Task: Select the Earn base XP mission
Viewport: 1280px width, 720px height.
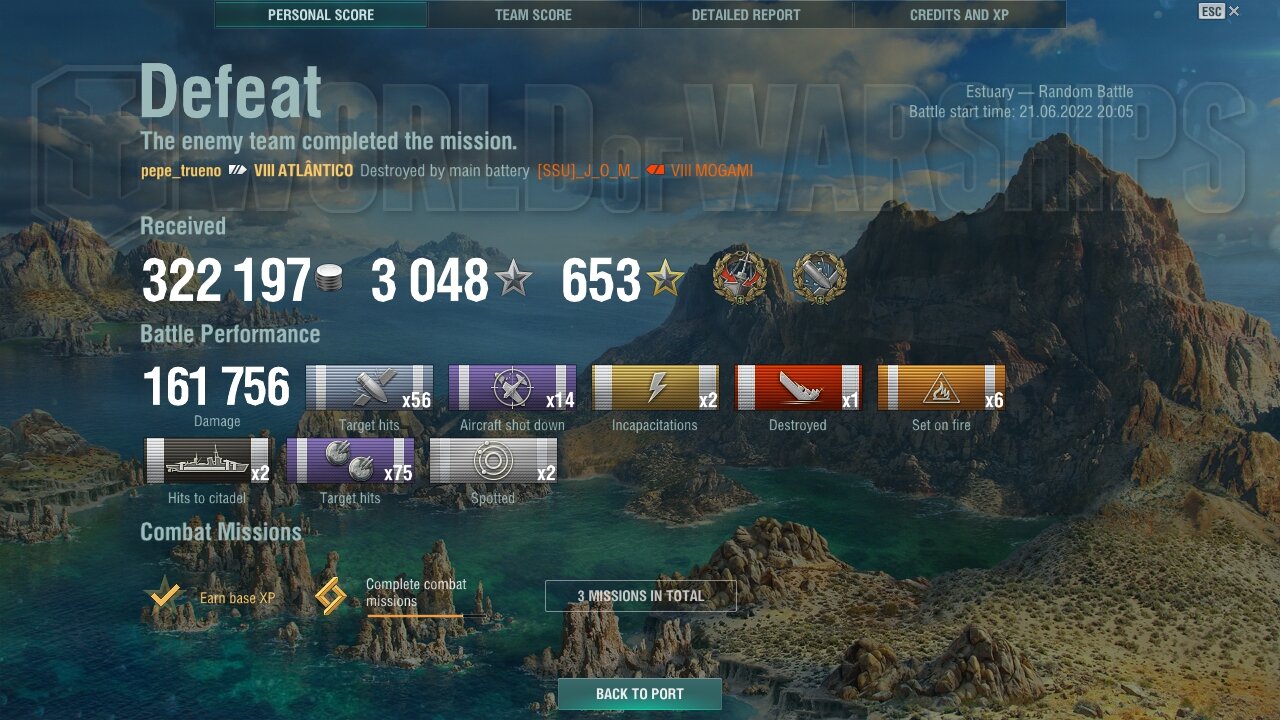Action: 212,598
